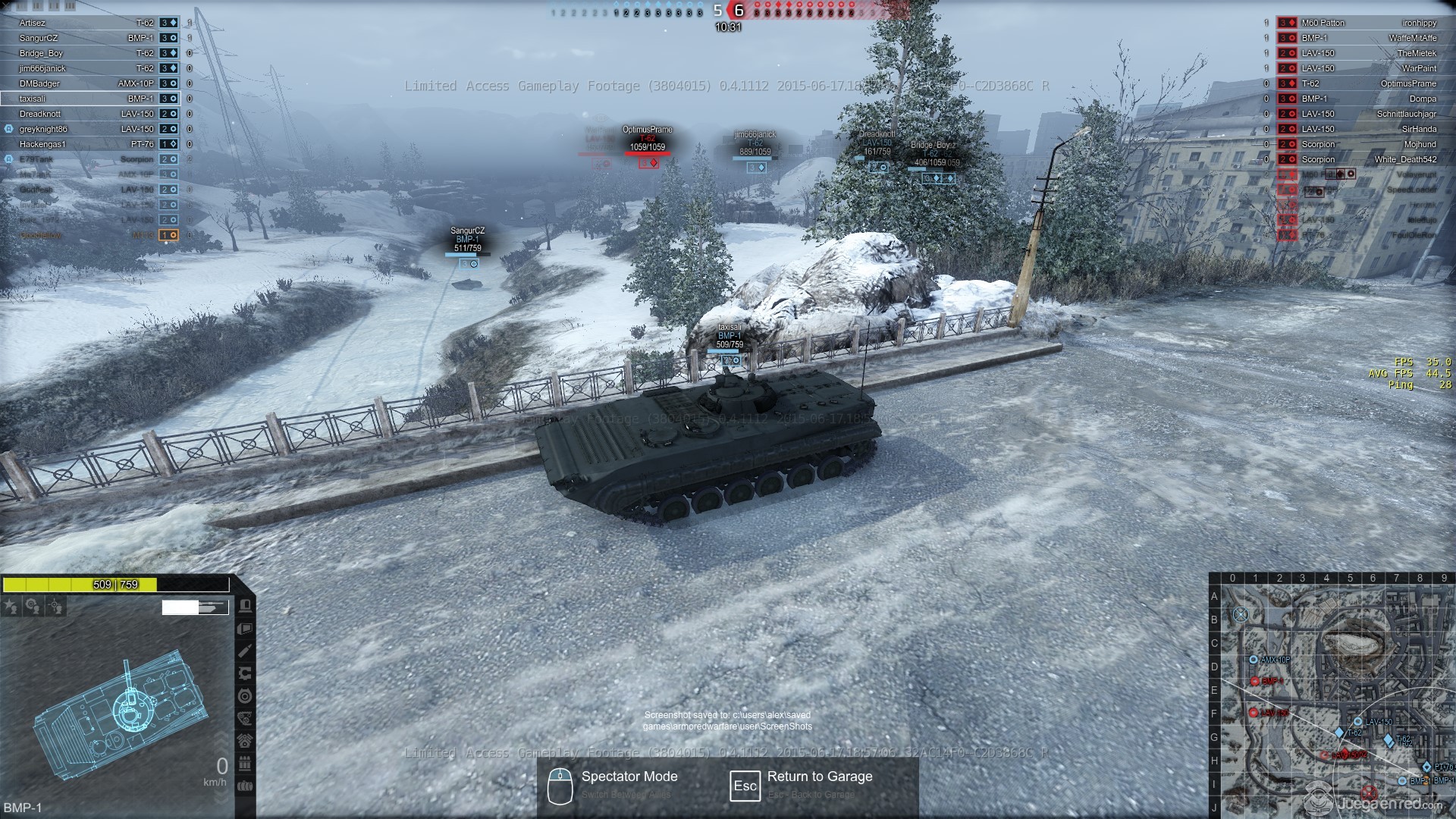Image resolution: width=1456 pixels, height=819 pixels.
Task: Select the shell ammunition module icon
Action: coord(245,651)
